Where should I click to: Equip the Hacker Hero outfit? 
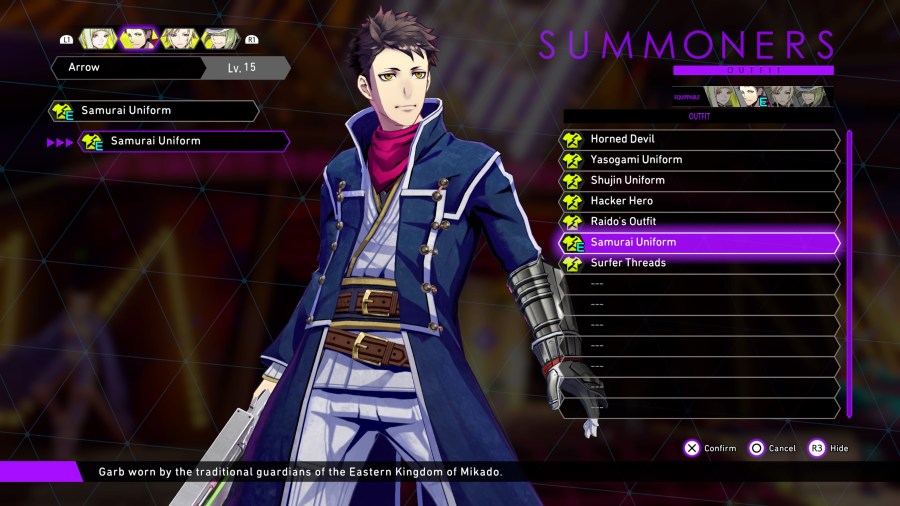[x=700, y=201]
